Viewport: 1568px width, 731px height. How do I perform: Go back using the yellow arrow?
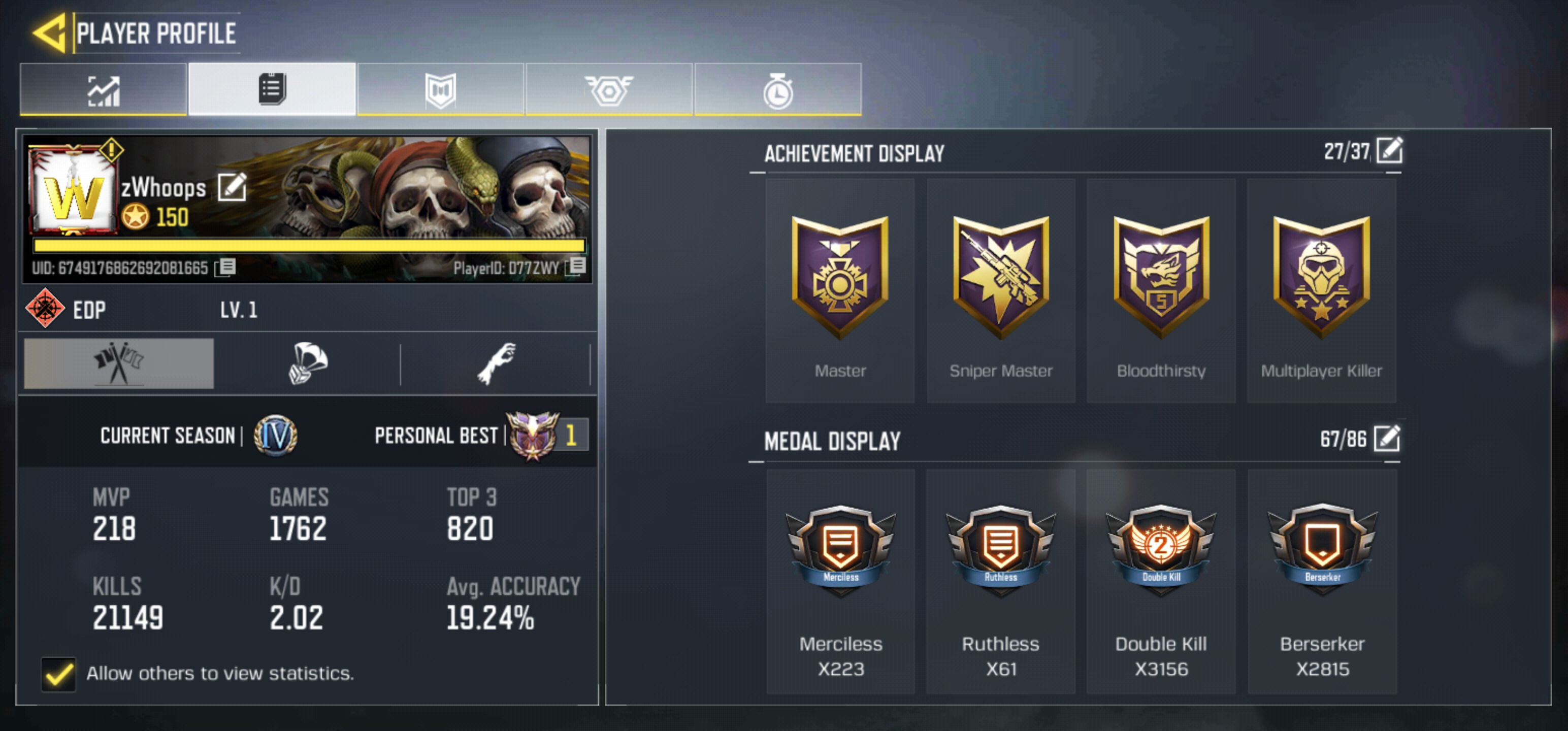pyautogui.click(x=50, y=33)
